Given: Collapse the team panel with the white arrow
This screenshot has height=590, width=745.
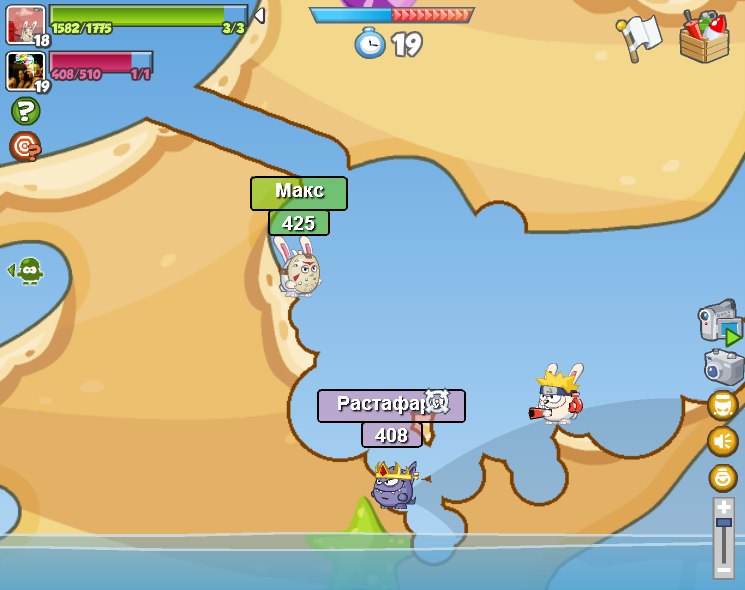Looking at the screenshot, I should coord(259,15).
